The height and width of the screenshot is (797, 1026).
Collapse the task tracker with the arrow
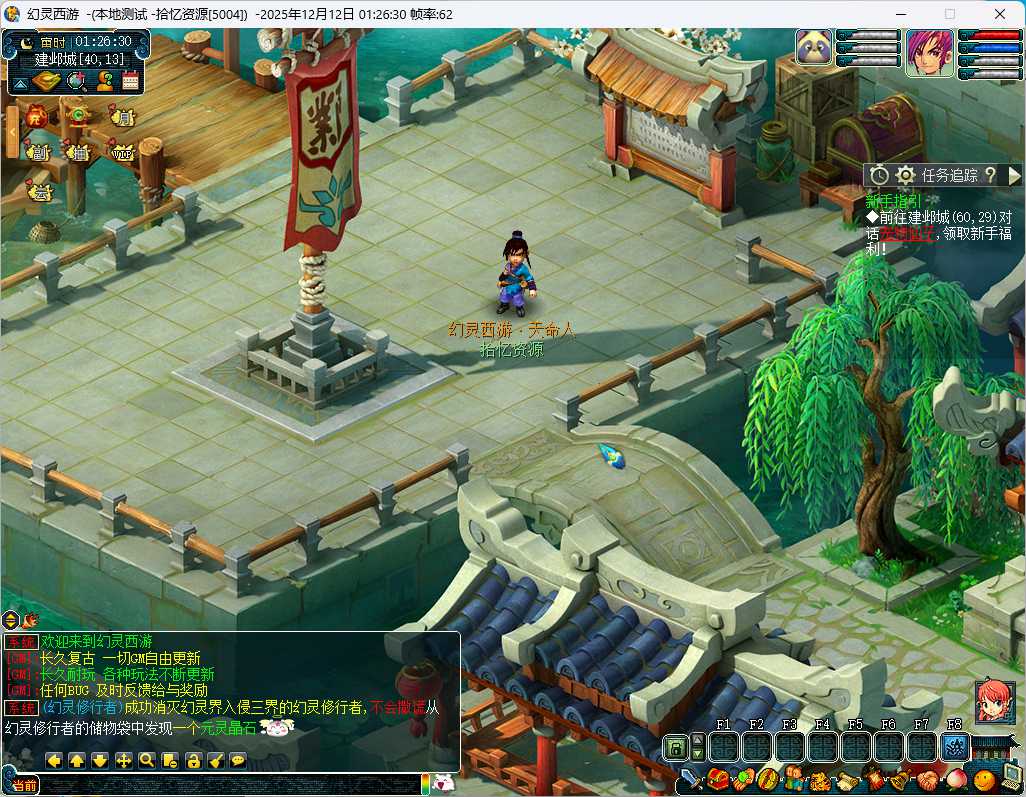coord(1014,175)
